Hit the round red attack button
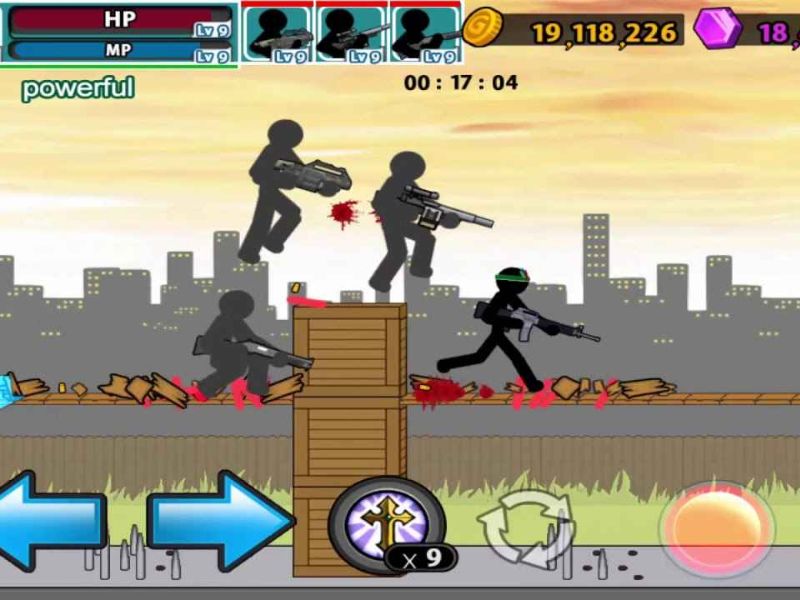Screen dimensions: 800x600 (716, 528)
